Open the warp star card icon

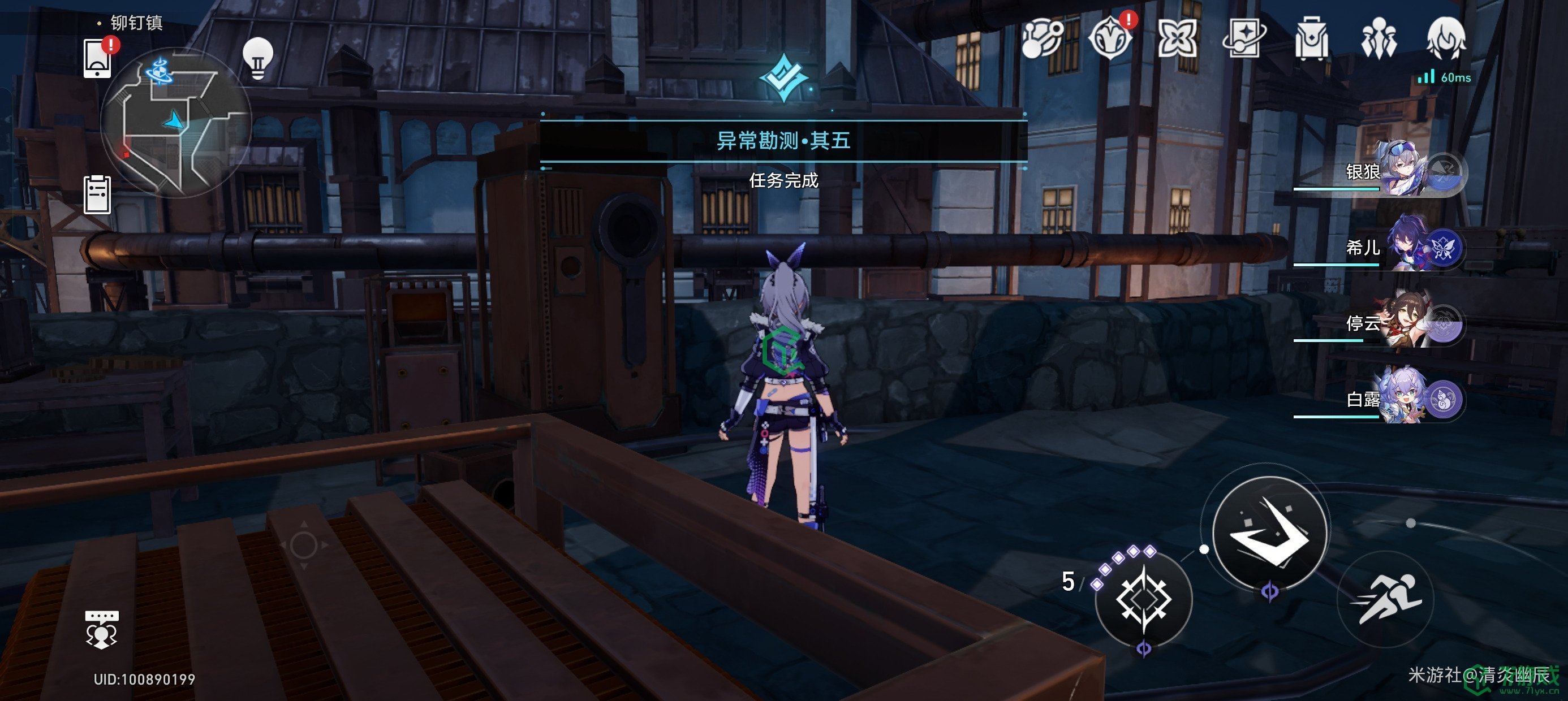(x=1245, y=39)
